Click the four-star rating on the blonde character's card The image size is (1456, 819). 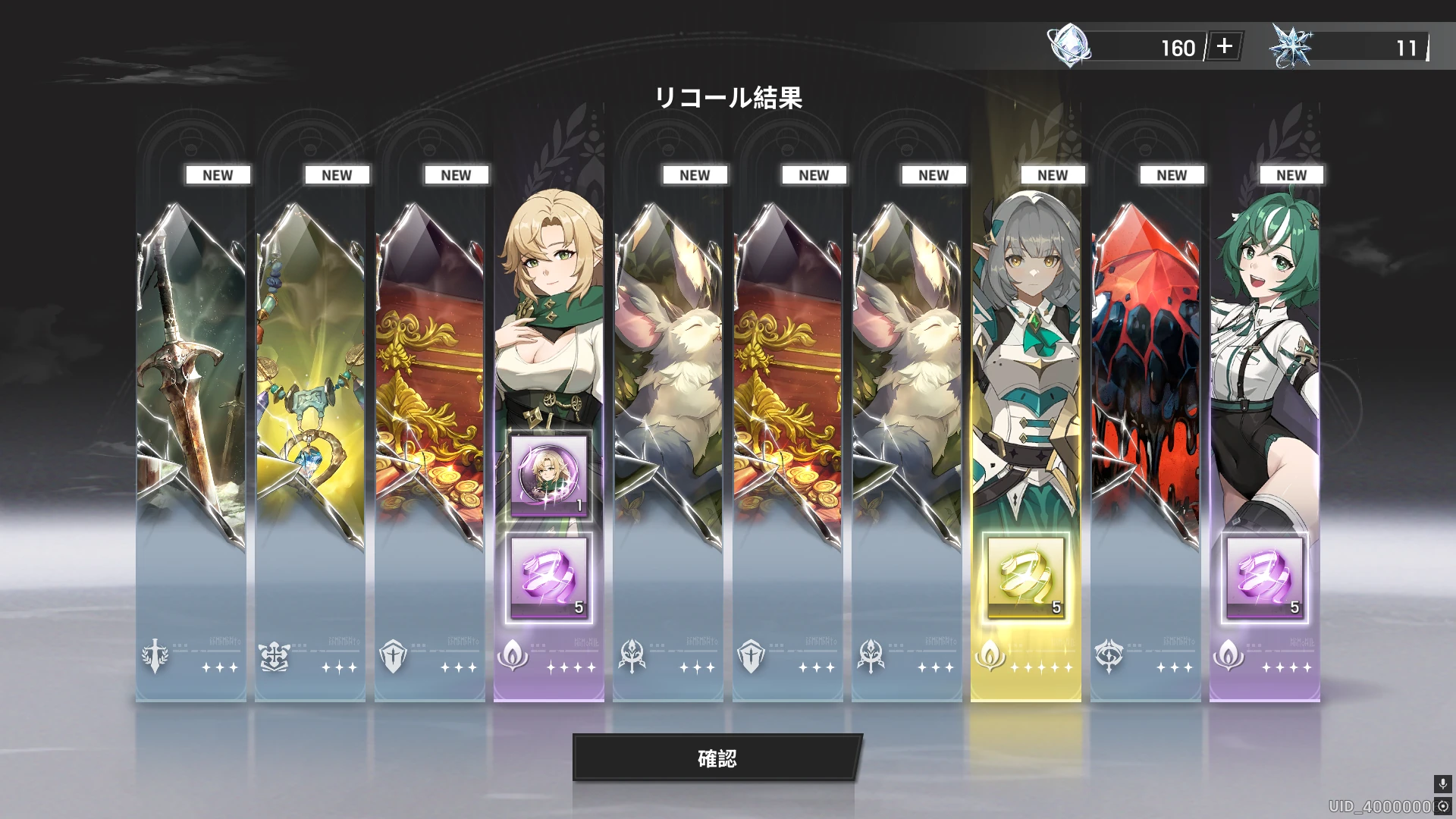[x=573, y=667]
